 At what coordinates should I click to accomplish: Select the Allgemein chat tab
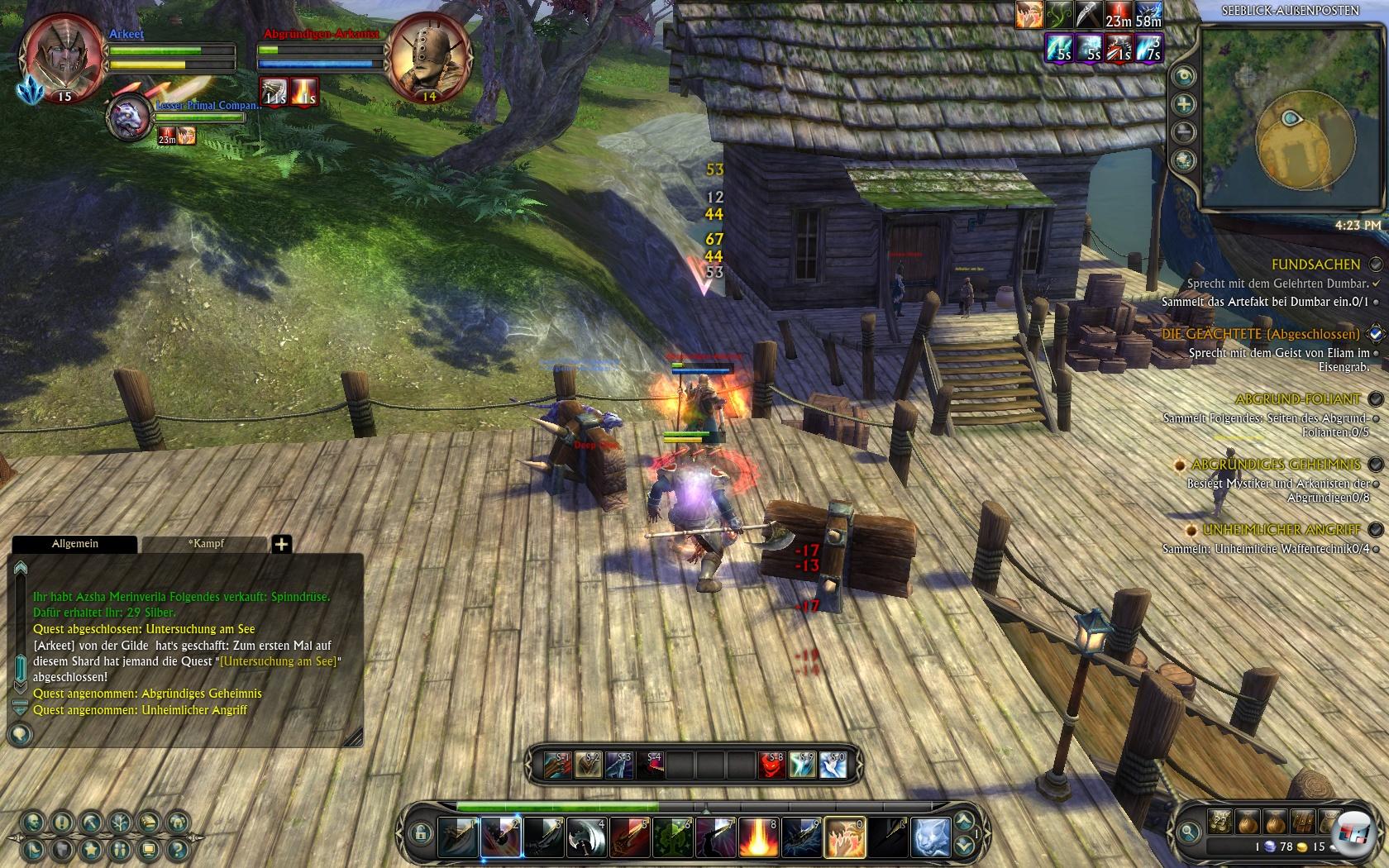click(x=74, y=544)
